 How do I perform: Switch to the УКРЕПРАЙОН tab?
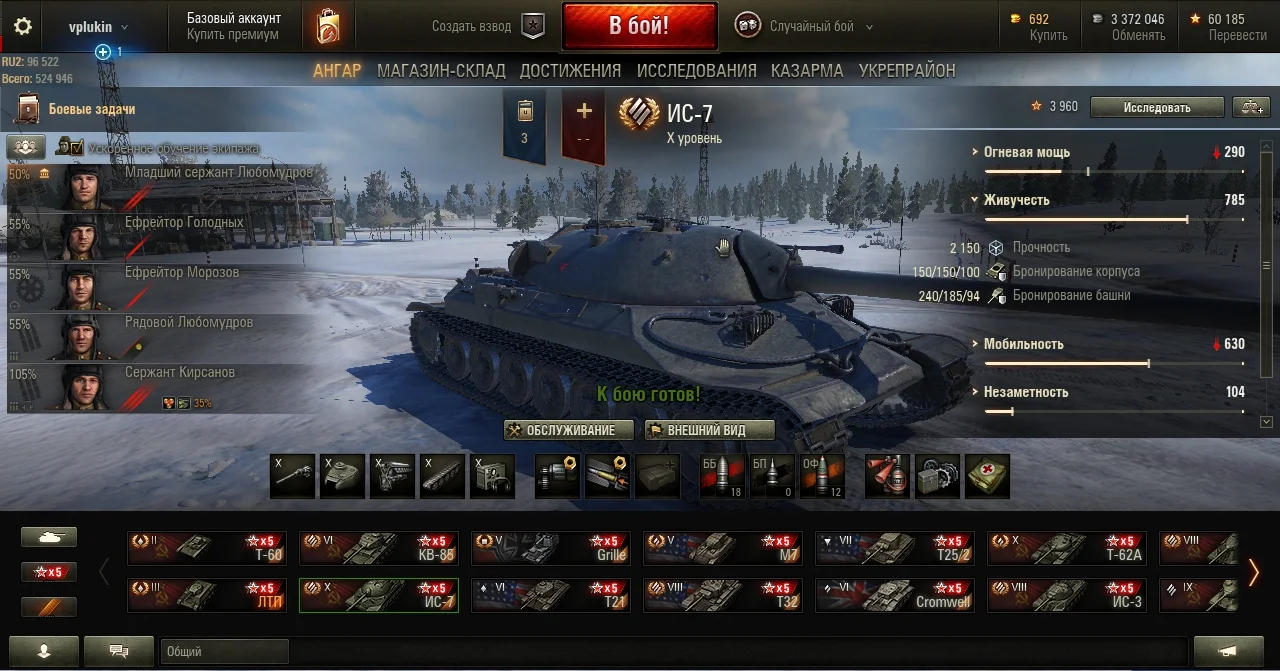pyautogui.click(x=907, y=71)
